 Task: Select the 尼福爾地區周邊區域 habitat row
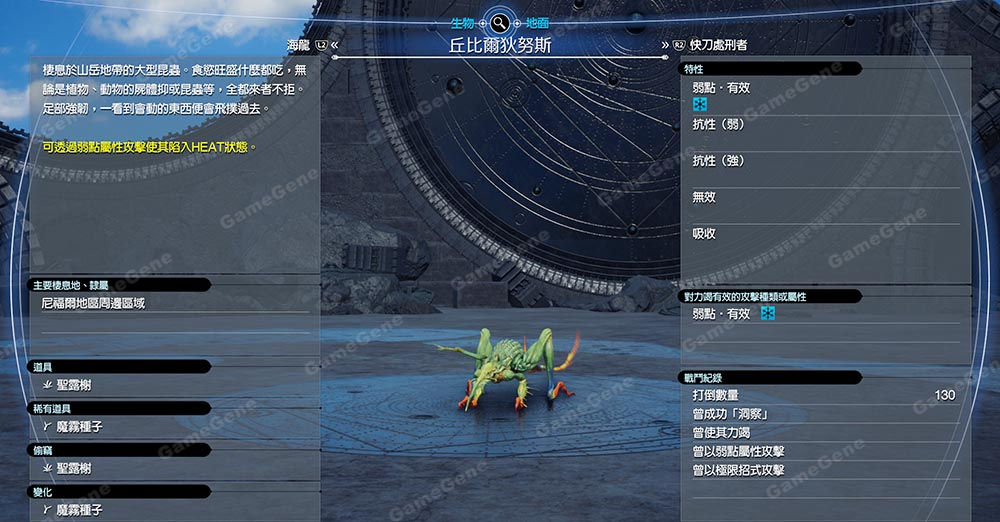[x=93, y=303]
